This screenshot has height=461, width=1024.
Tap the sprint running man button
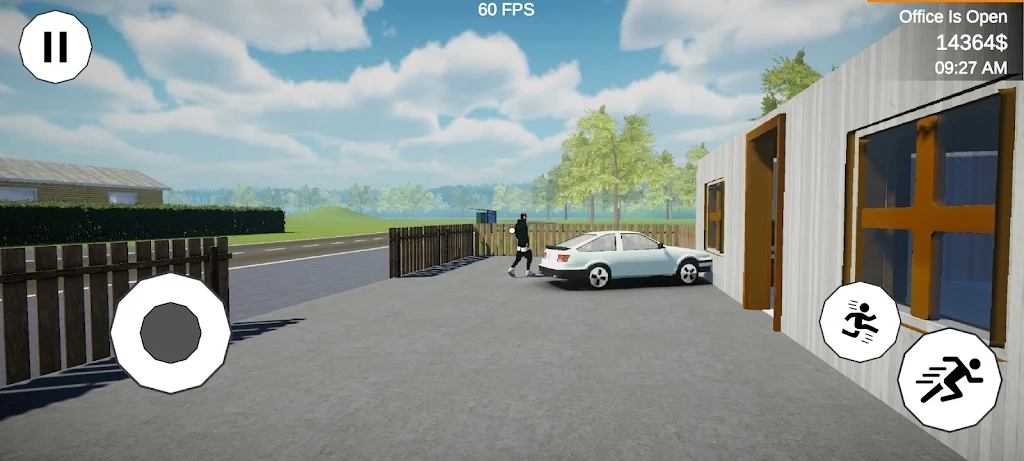949,379
